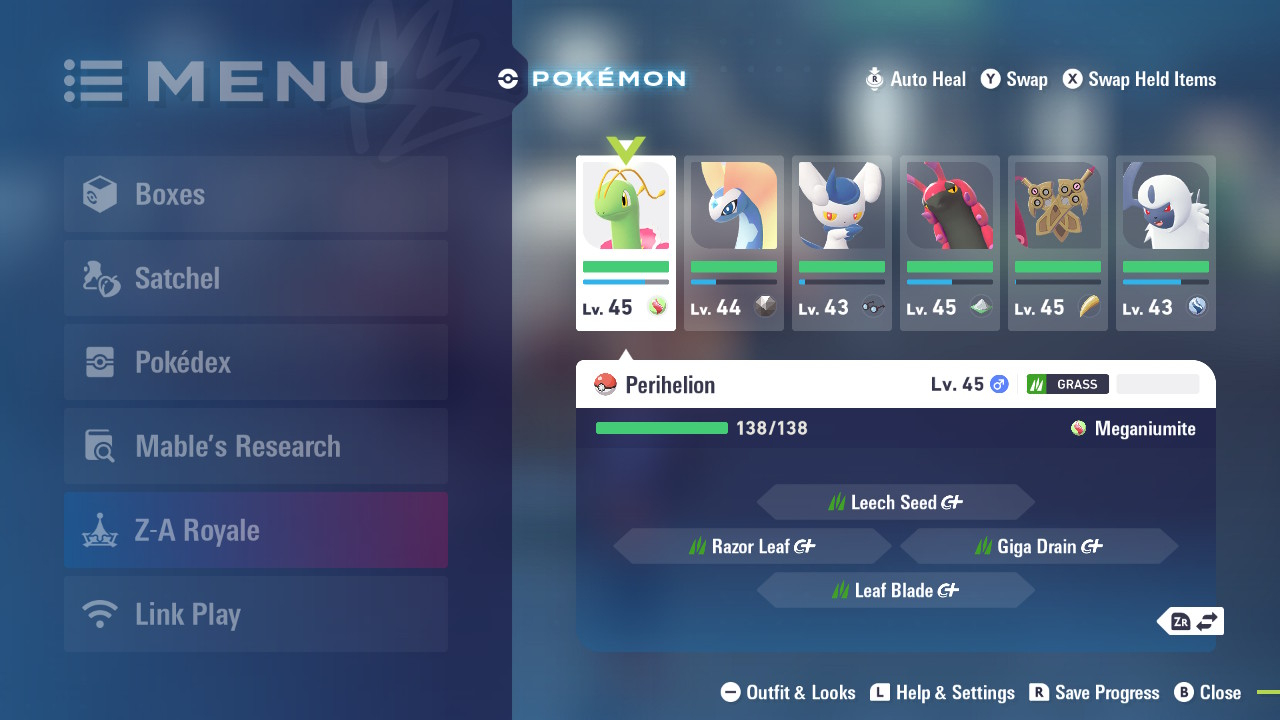The height and width of the screenshot is (720, 1280).
Task: Open Link Play
Action: [x=256, y=614]
